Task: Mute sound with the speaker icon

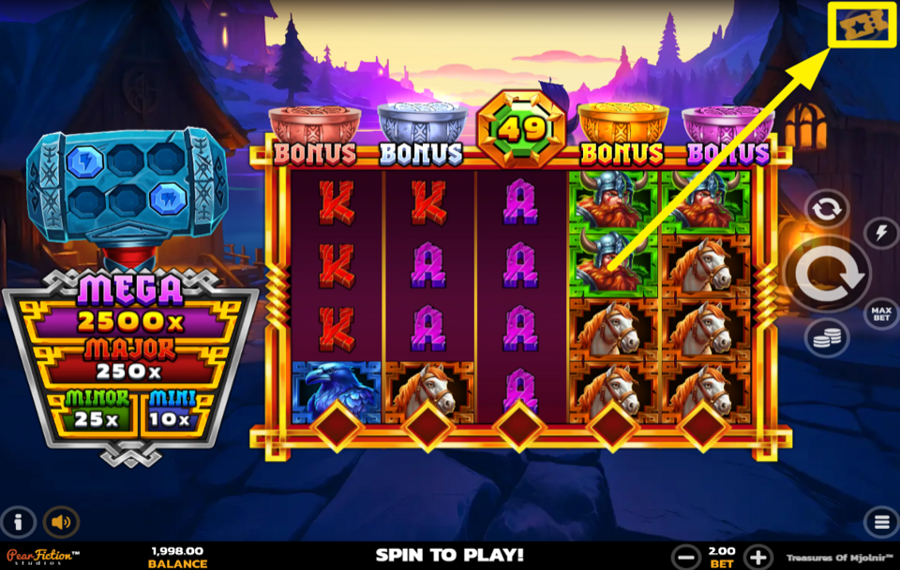Action: [x=62, y=521]
